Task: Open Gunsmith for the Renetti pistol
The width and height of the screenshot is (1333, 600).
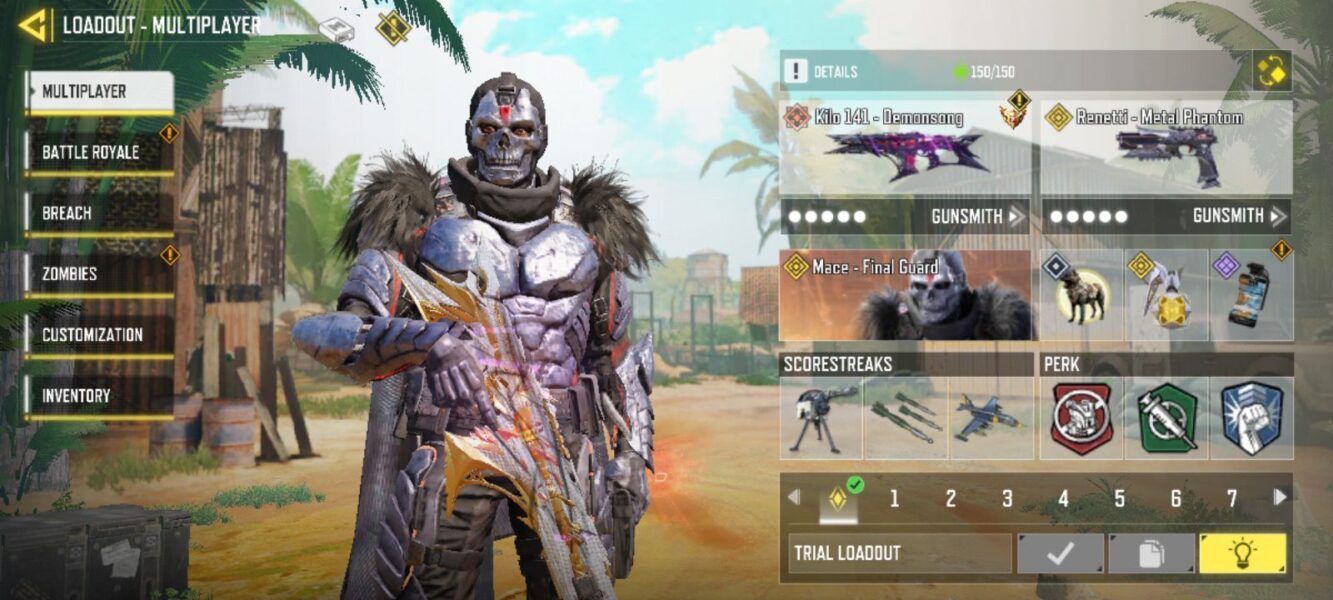Action: click(1239, 216)
